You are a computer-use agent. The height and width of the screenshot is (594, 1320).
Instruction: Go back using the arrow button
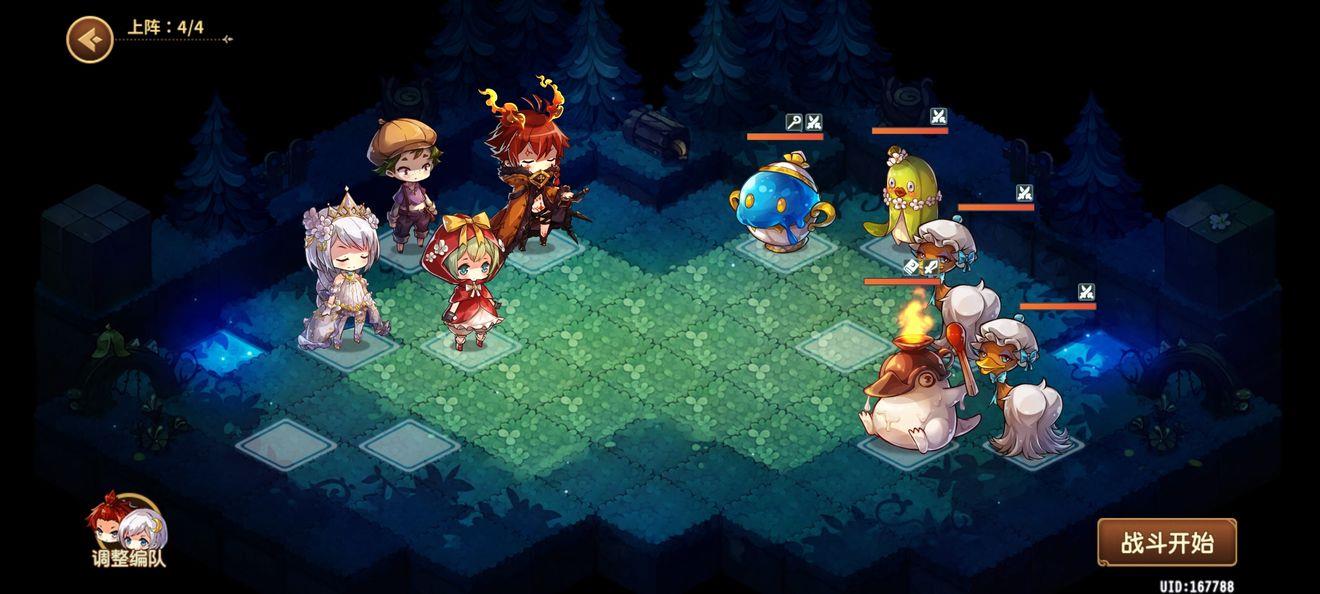pos(90,40)
